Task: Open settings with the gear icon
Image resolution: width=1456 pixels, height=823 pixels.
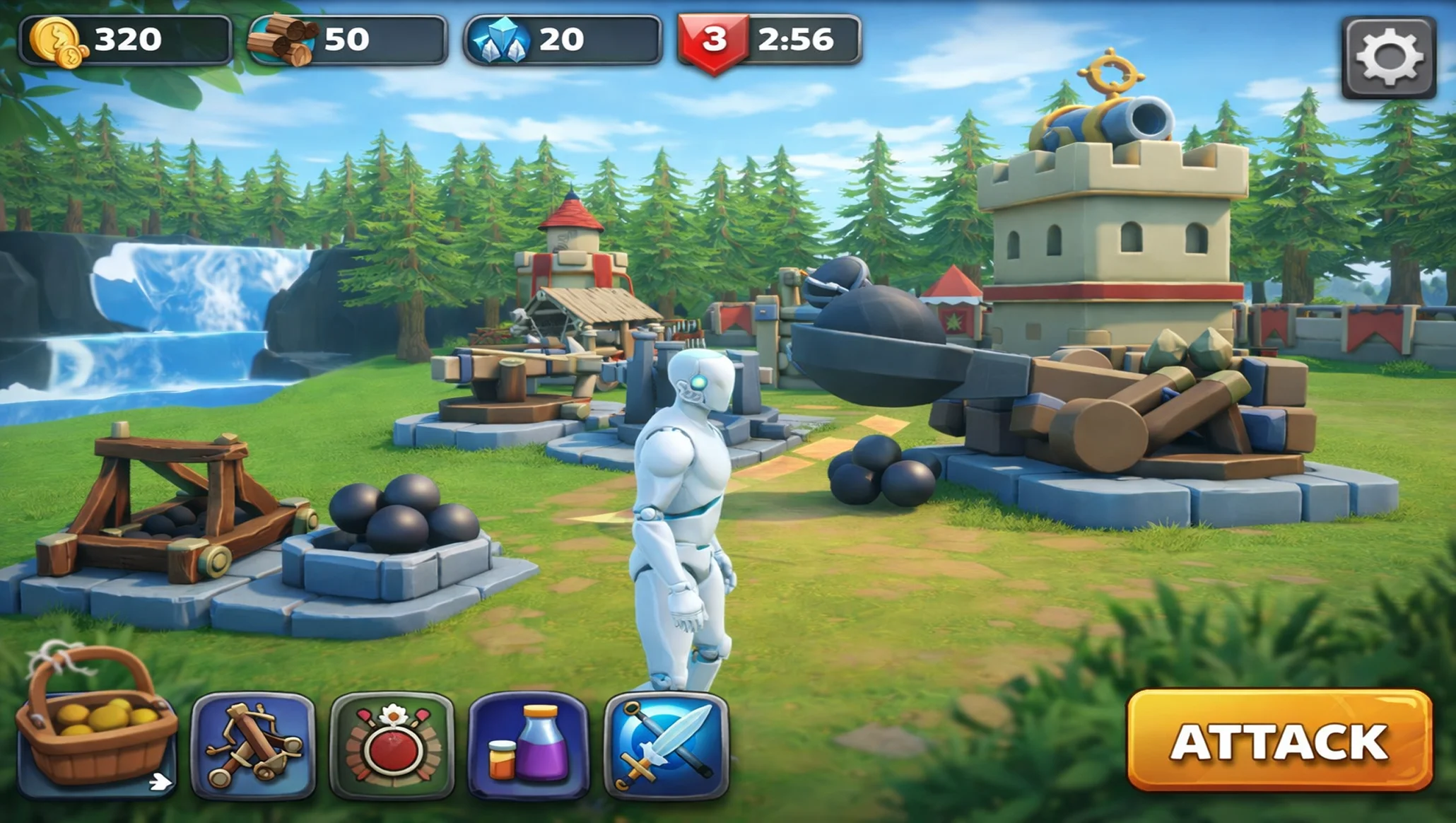Action: [1389, 57]
